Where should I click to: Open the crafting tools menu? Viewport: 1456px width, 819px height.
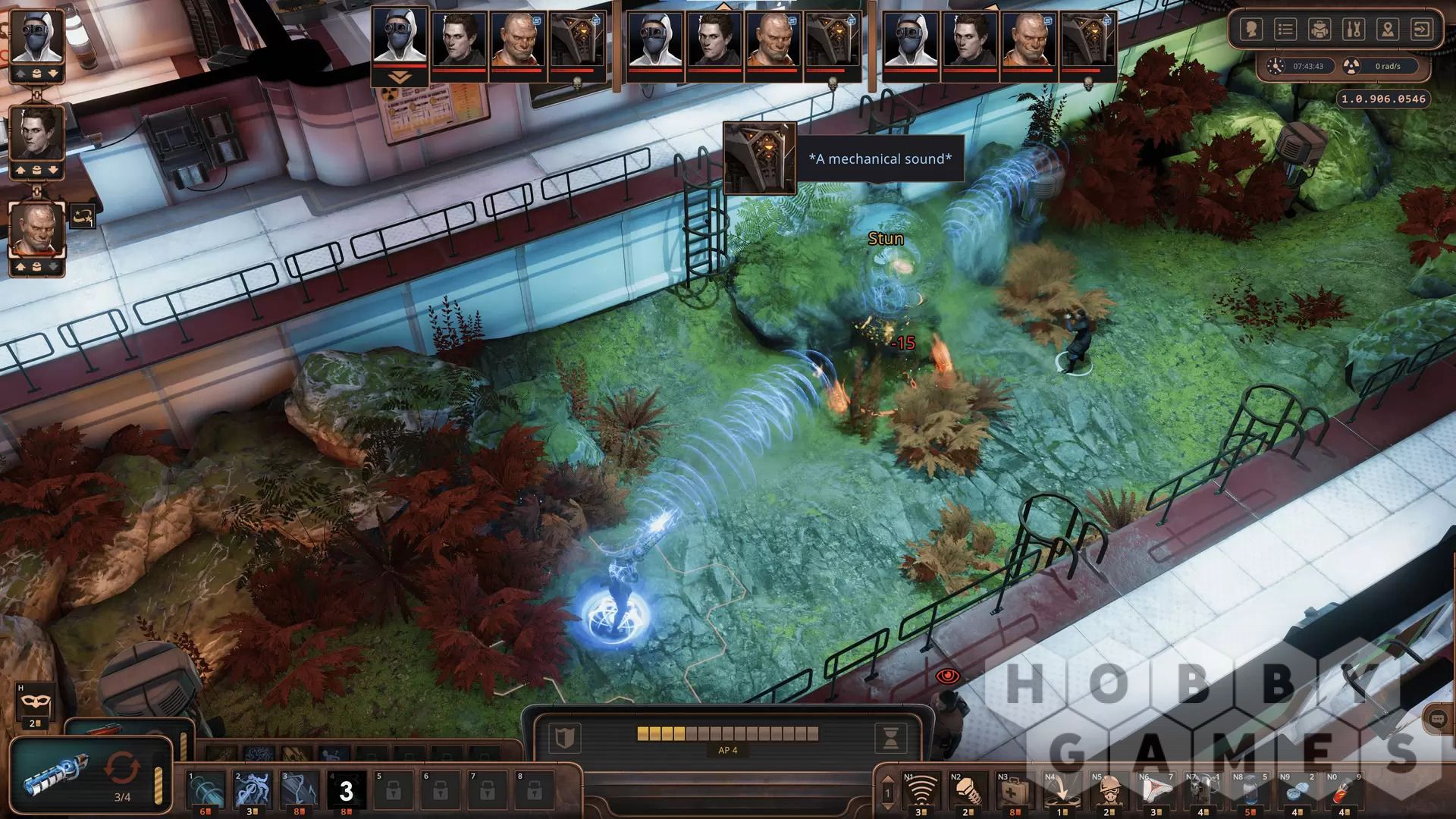pos(1354,30)
